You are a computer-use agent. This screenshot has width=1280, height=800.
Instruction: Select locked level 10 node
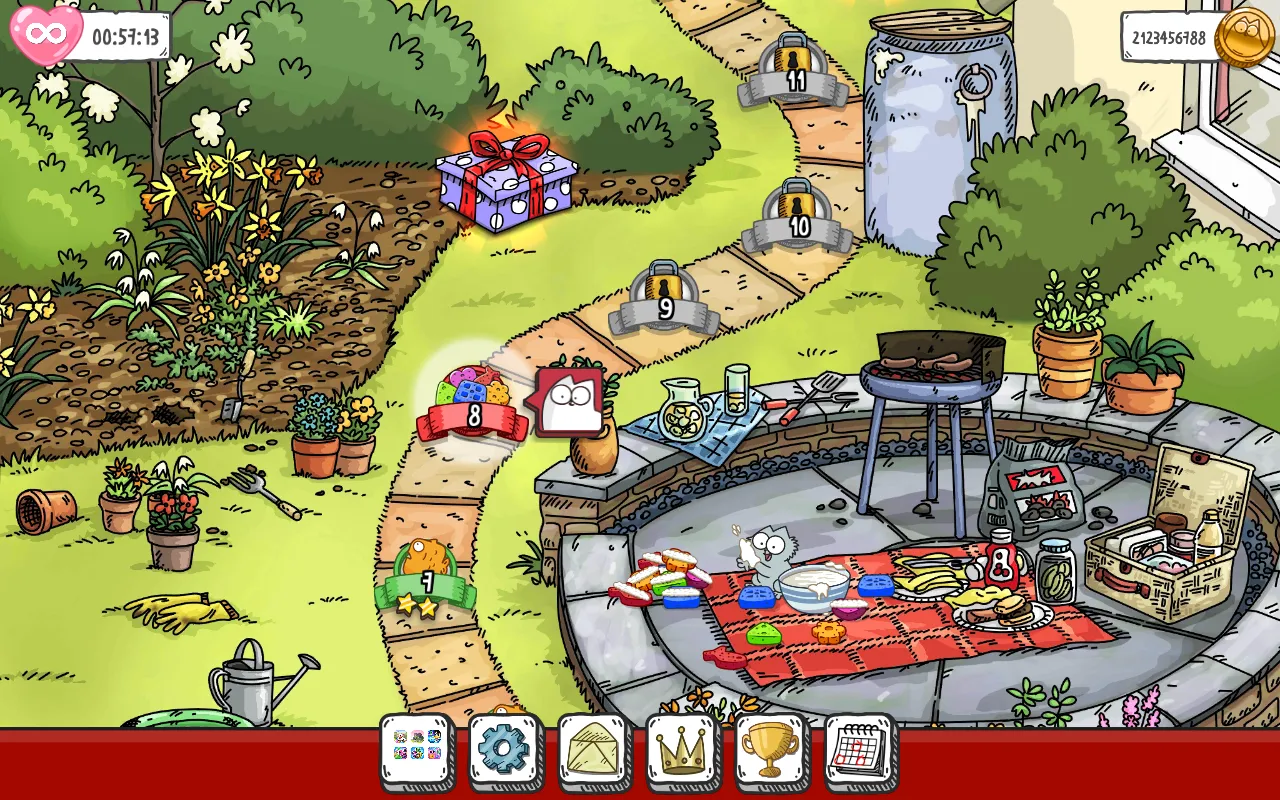pos(798,217)
